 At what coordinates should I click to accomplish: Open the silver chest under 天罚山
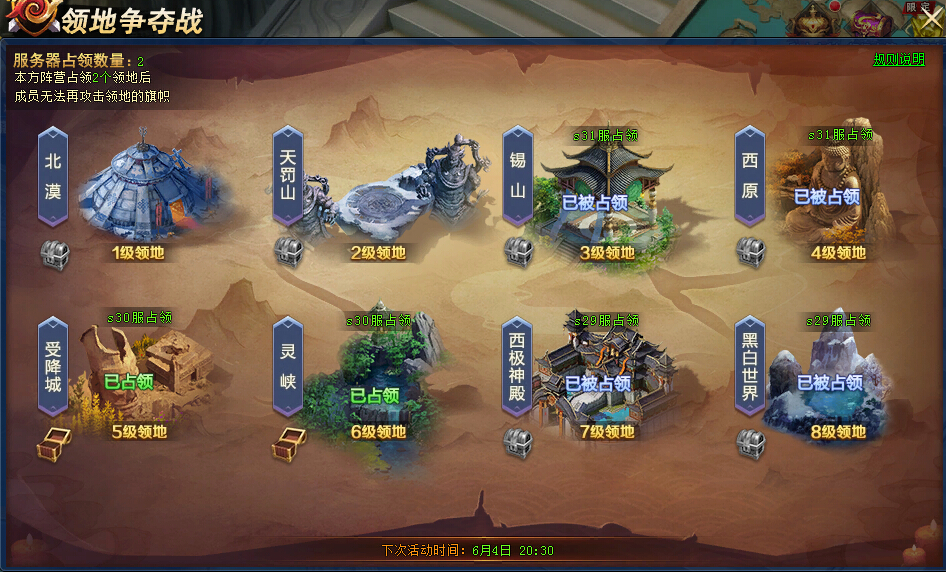288,252
